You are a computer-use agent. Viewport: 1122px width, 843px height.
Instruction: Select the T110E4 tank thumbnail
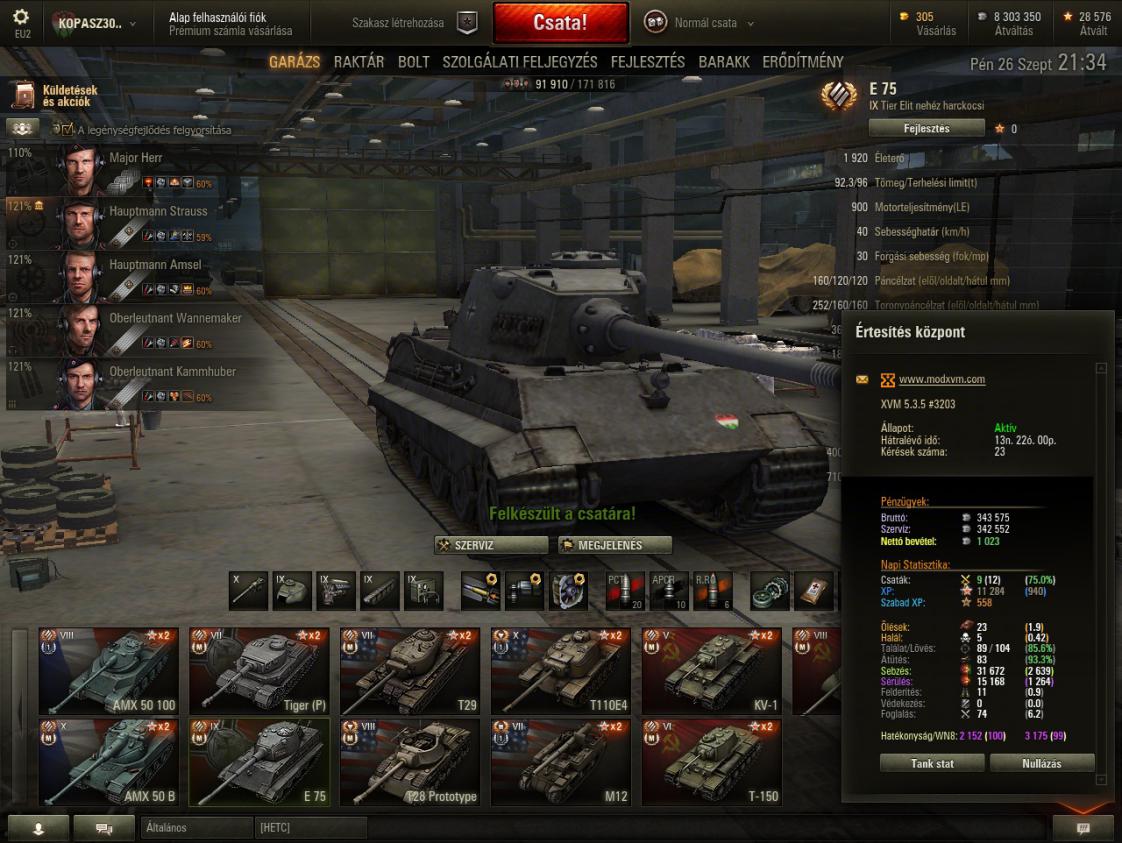pyautogui.click(x=561, y=671)
